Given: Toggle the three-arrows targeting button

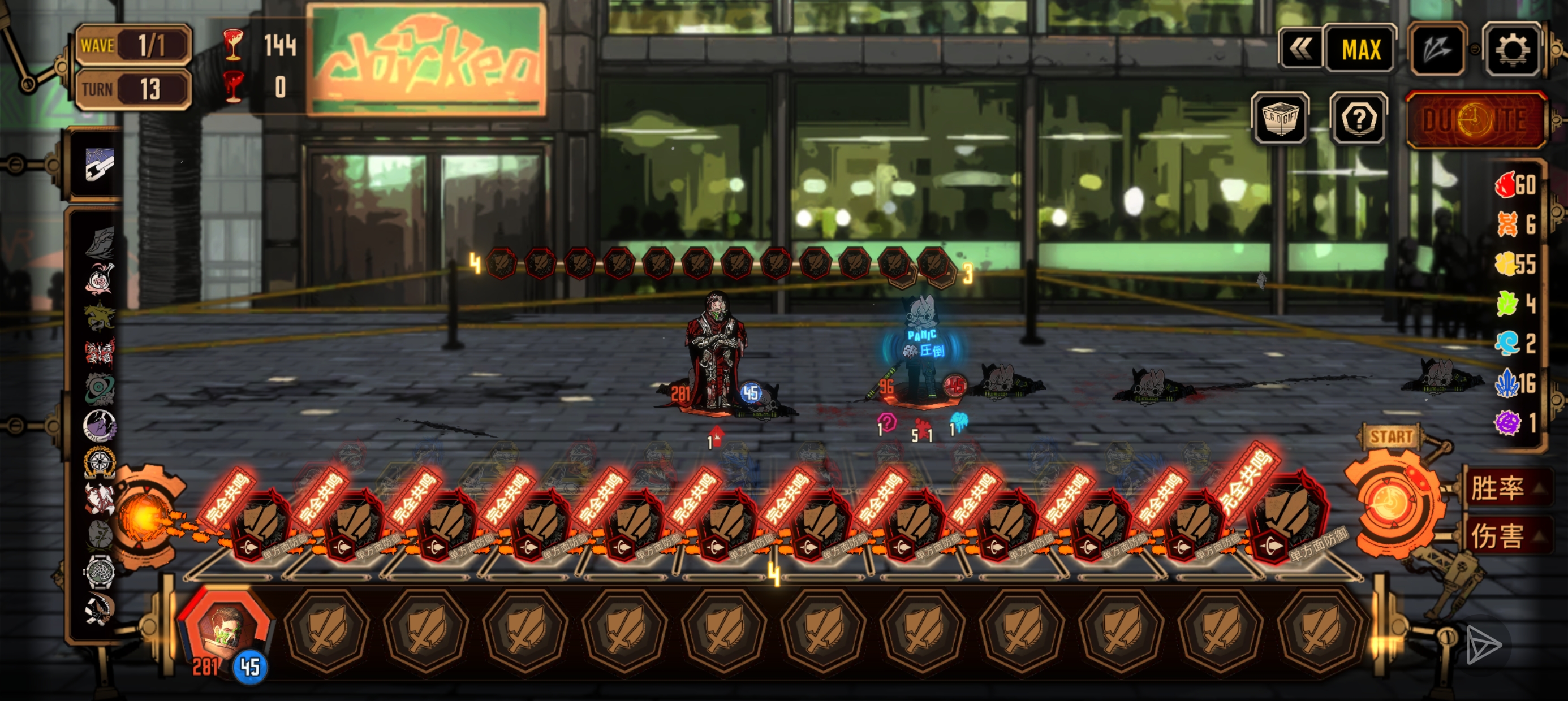Looking at the screenshot, I should (1438, 49).
